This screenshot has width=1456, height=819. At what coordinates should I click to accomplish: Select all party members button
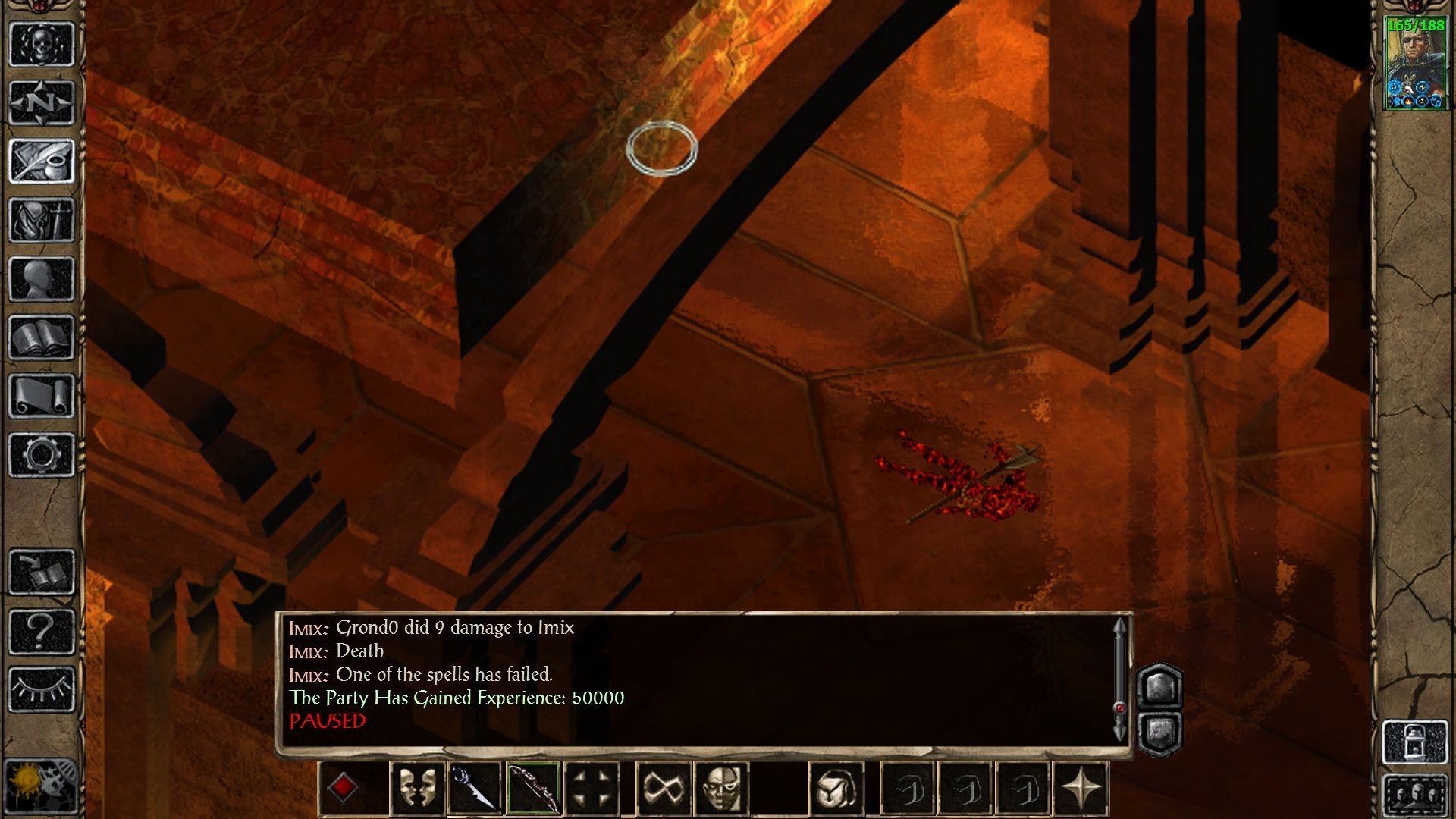pyautogui.click(x=1415, y=795)
